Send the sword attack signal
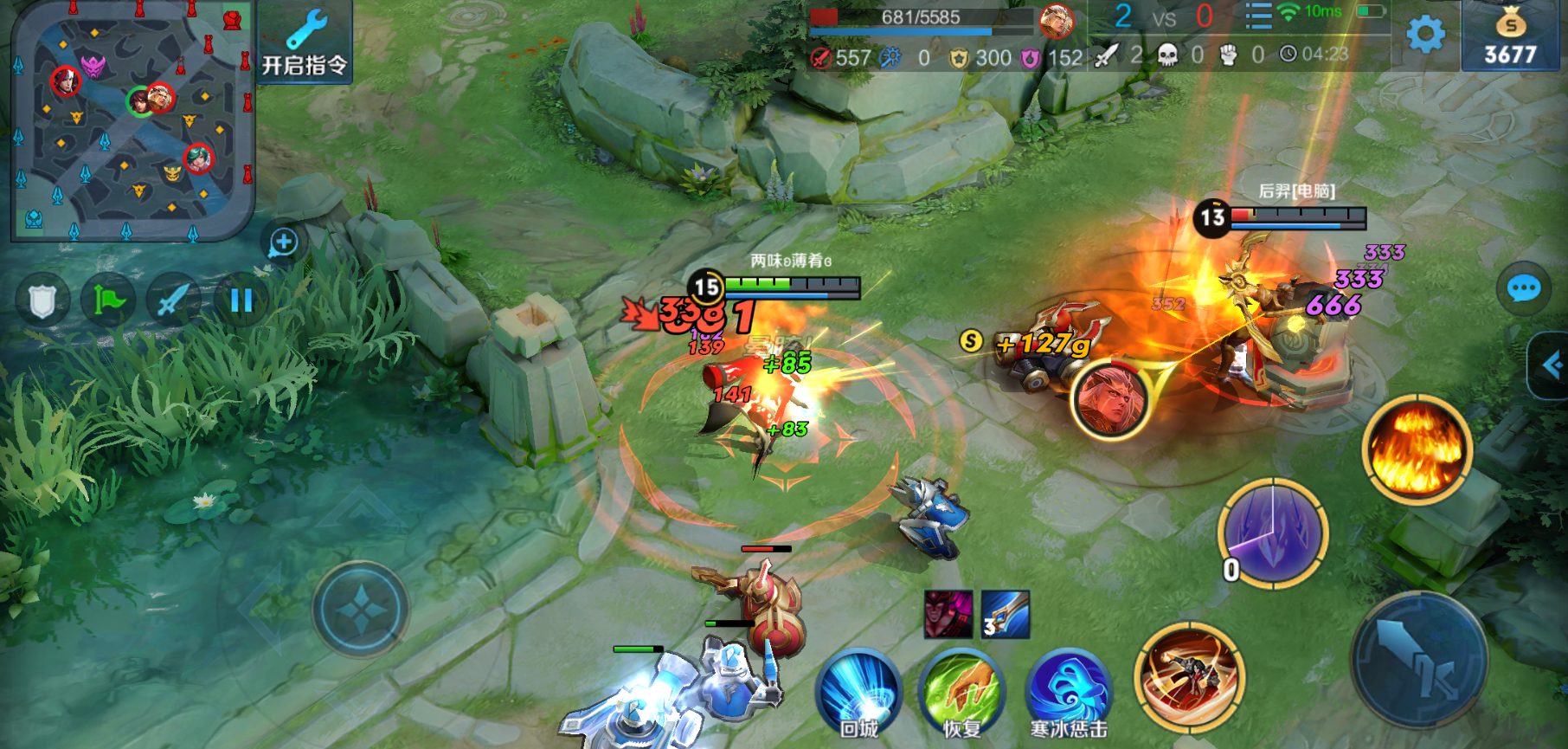The height and width of the screenshot is (749, 1568). point(174,301)
